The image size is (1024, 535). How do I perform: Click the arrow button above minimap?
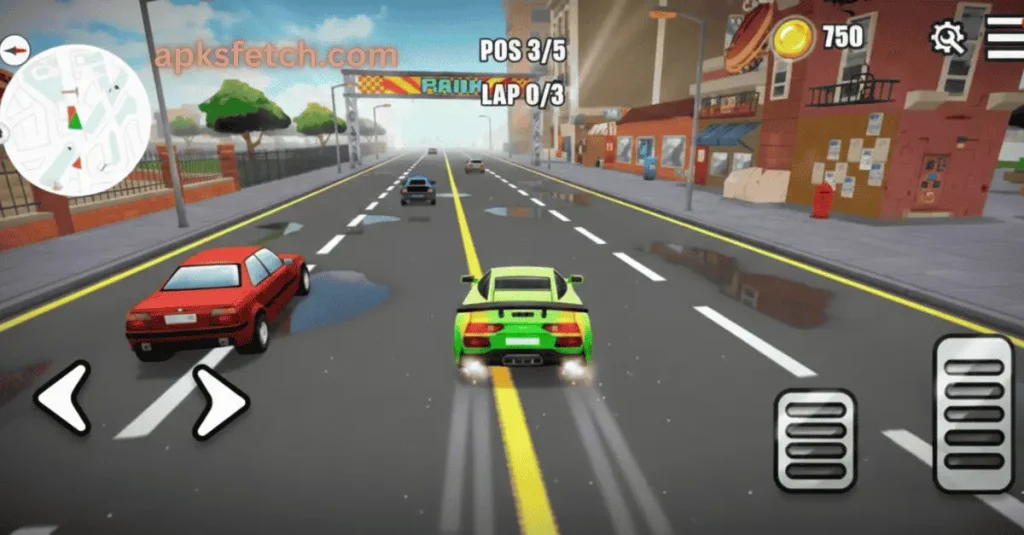[x=14, y=49]
